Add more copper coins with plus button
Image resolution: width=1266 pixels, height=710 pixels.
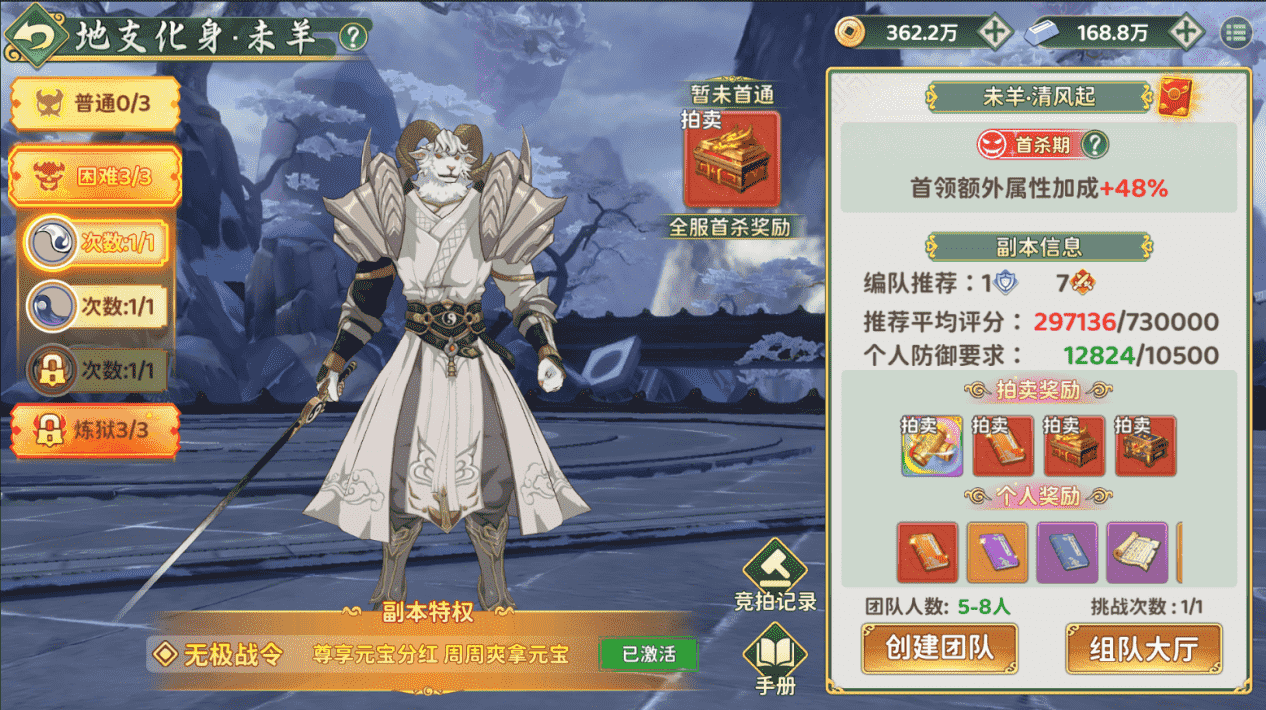pyautogui.click(x=993, y=32)
